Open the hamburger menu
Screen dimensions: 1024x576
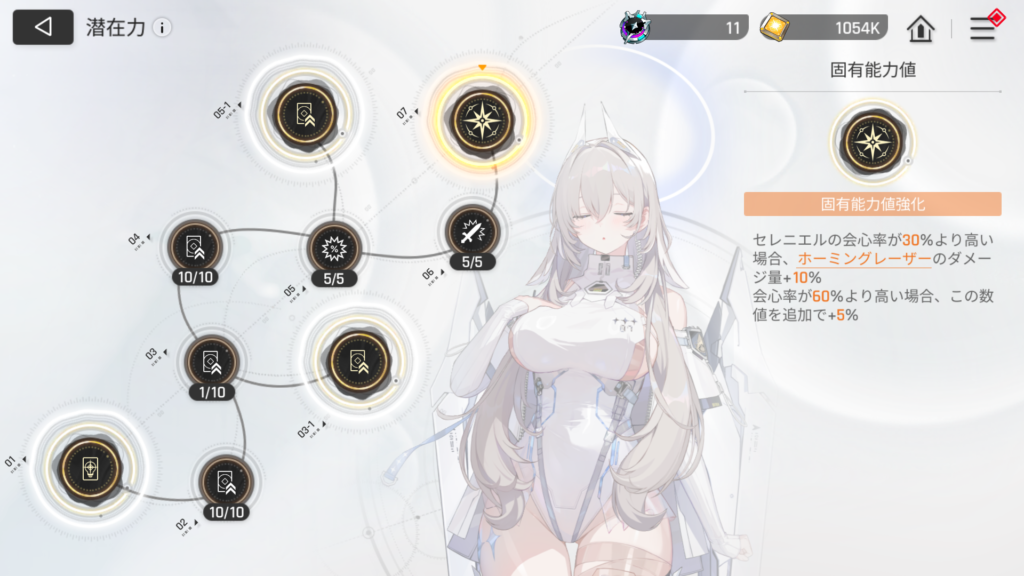point(983,29)
